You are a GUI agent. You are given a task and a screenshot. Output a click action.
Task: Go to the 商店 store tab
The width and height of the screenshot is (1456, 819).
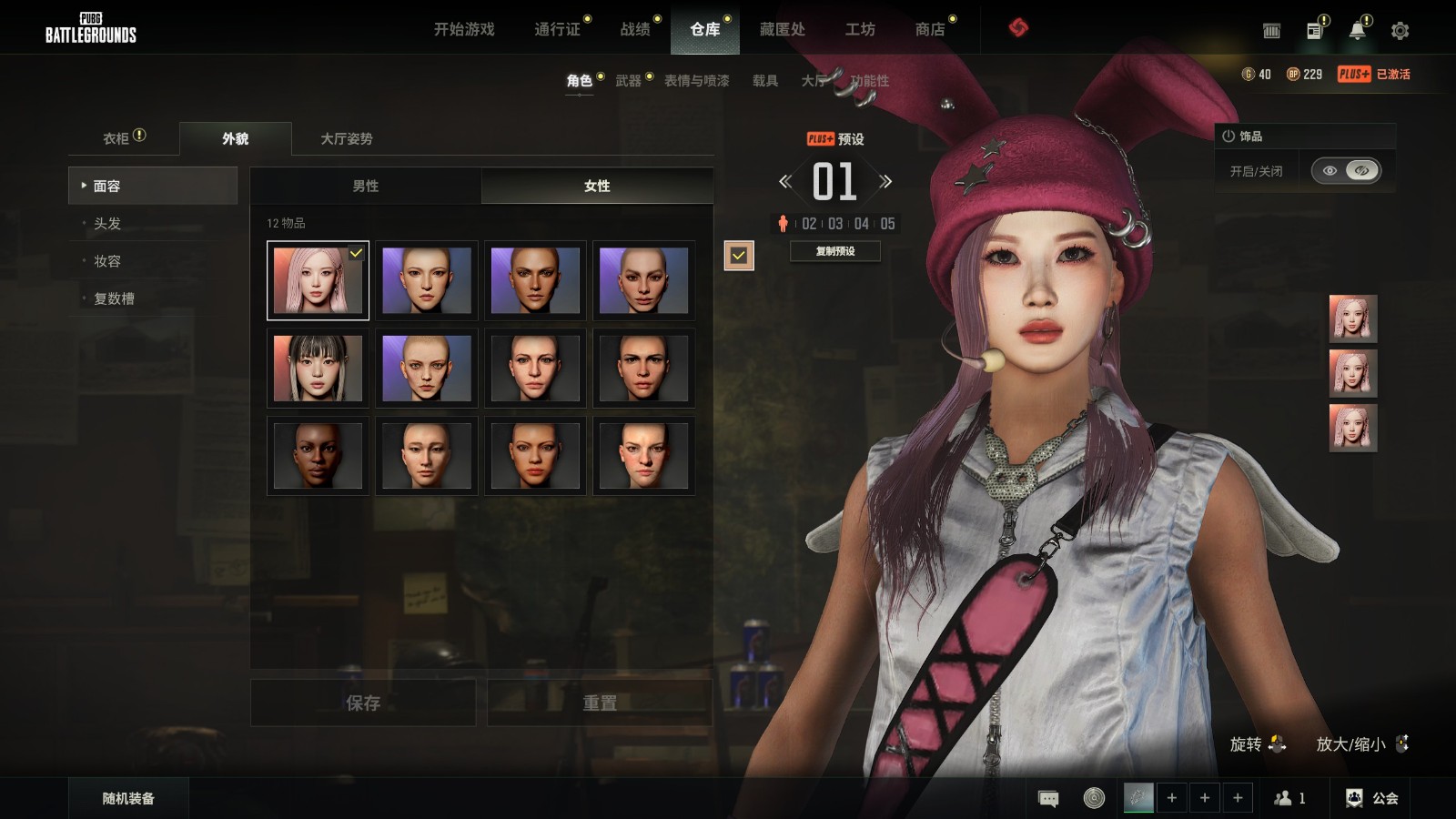click(x=929, y=29)
